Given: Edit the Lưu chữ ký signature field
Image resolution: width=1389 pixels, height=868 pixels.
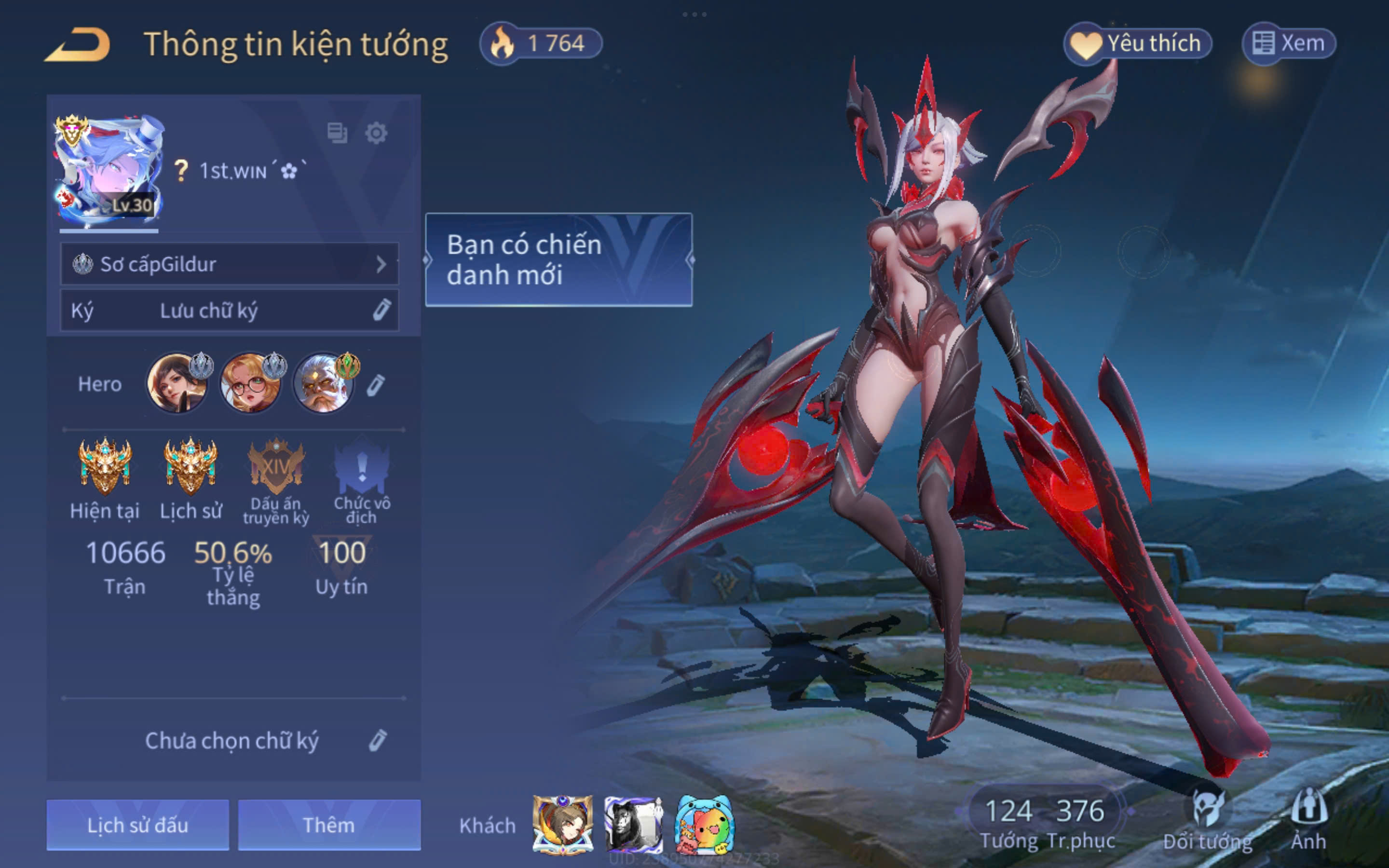Looking at the screenshot, I should tap(381, 310).
